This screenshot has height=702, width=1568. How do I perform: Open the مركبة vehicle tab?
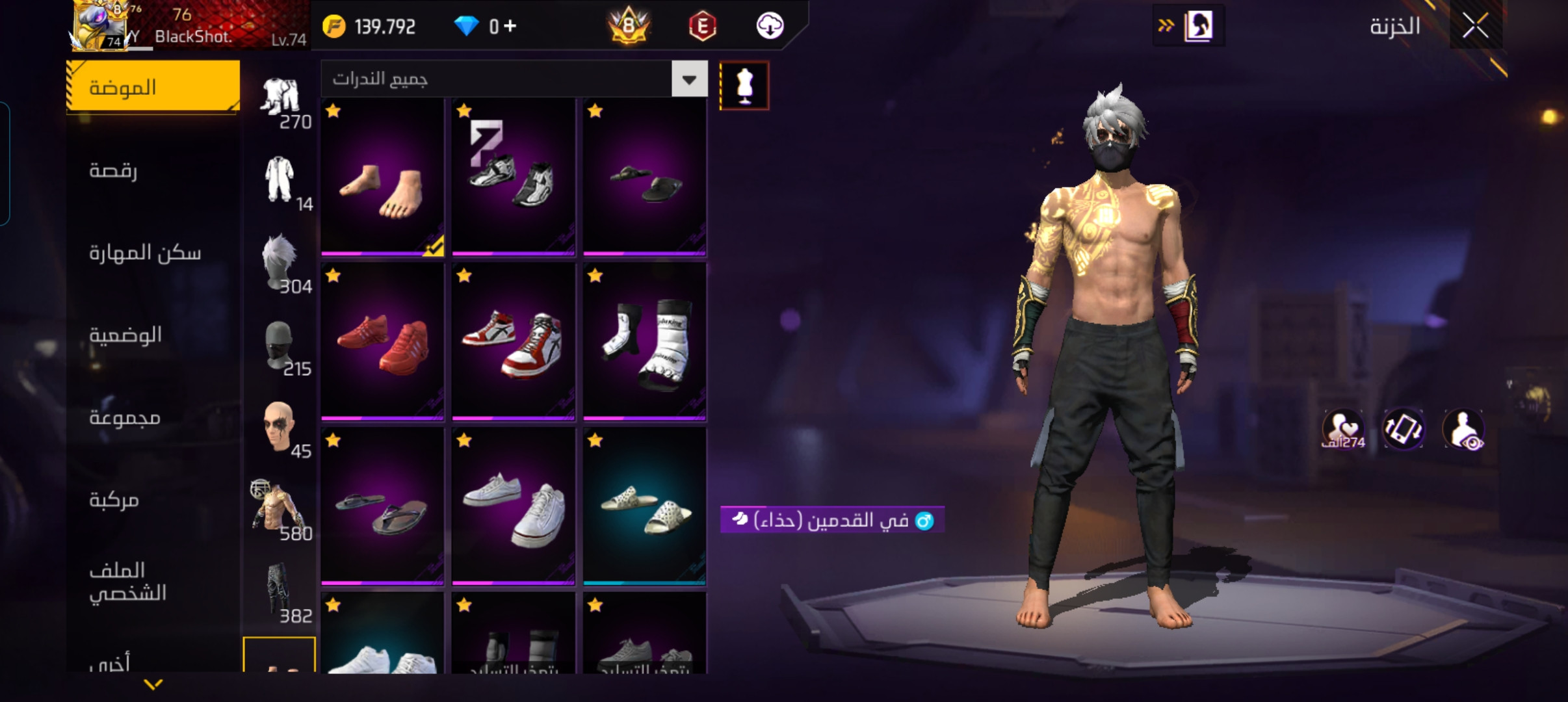[153, 499]
